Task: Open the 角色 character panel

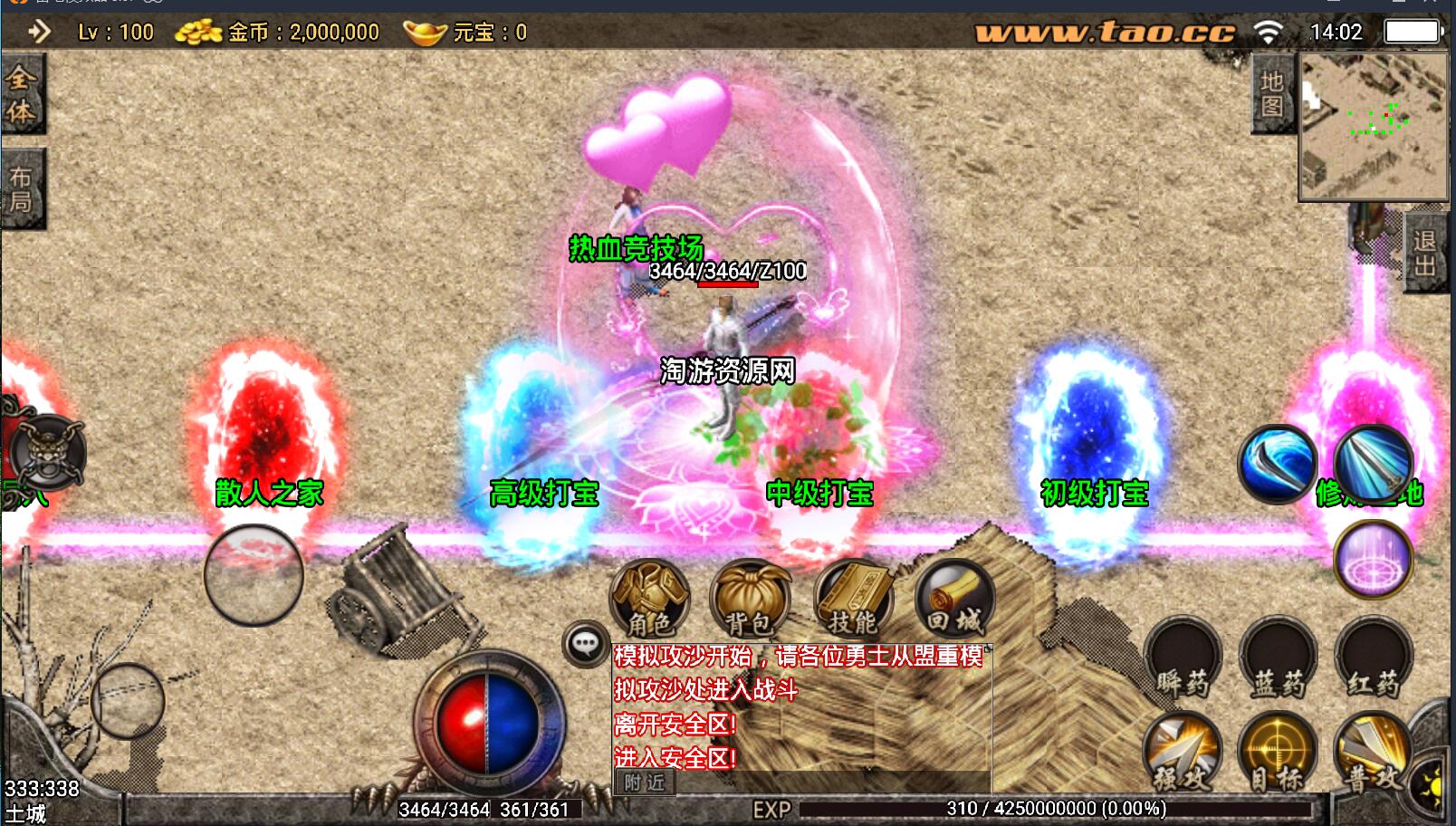Action: [x=650, y=599]
